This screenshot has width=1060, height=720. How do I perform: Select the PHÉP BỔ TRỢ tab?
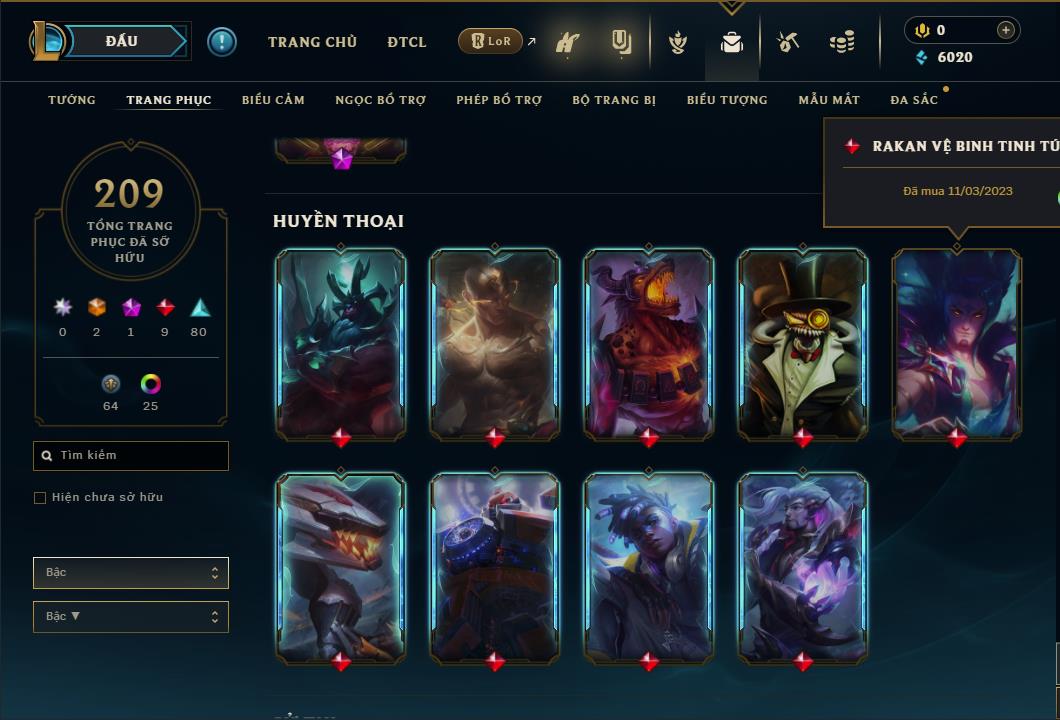pyautogui.click(x=499, y=100)
